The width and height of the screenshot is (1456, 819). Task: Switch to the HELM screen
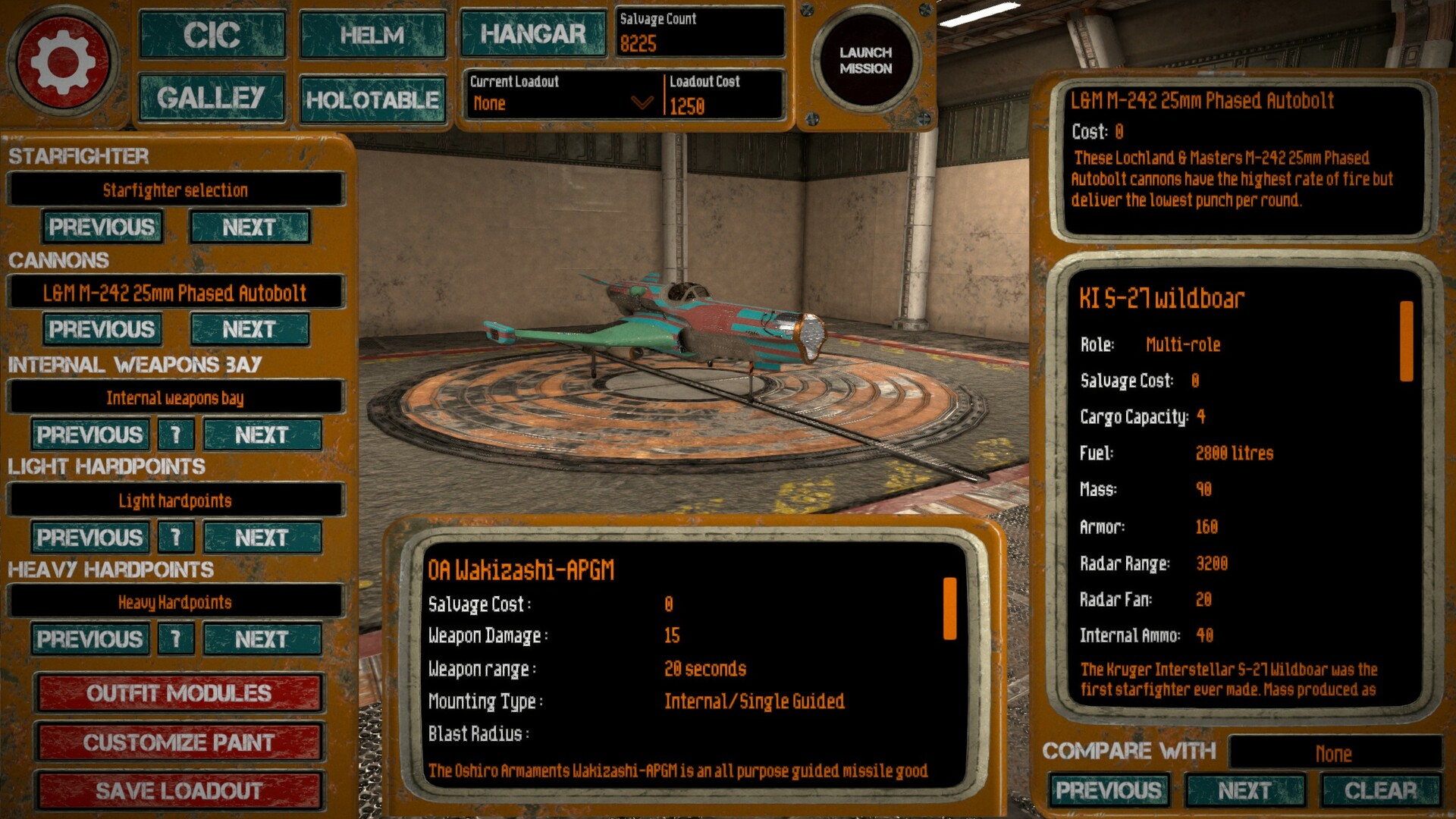coord(372,35)
